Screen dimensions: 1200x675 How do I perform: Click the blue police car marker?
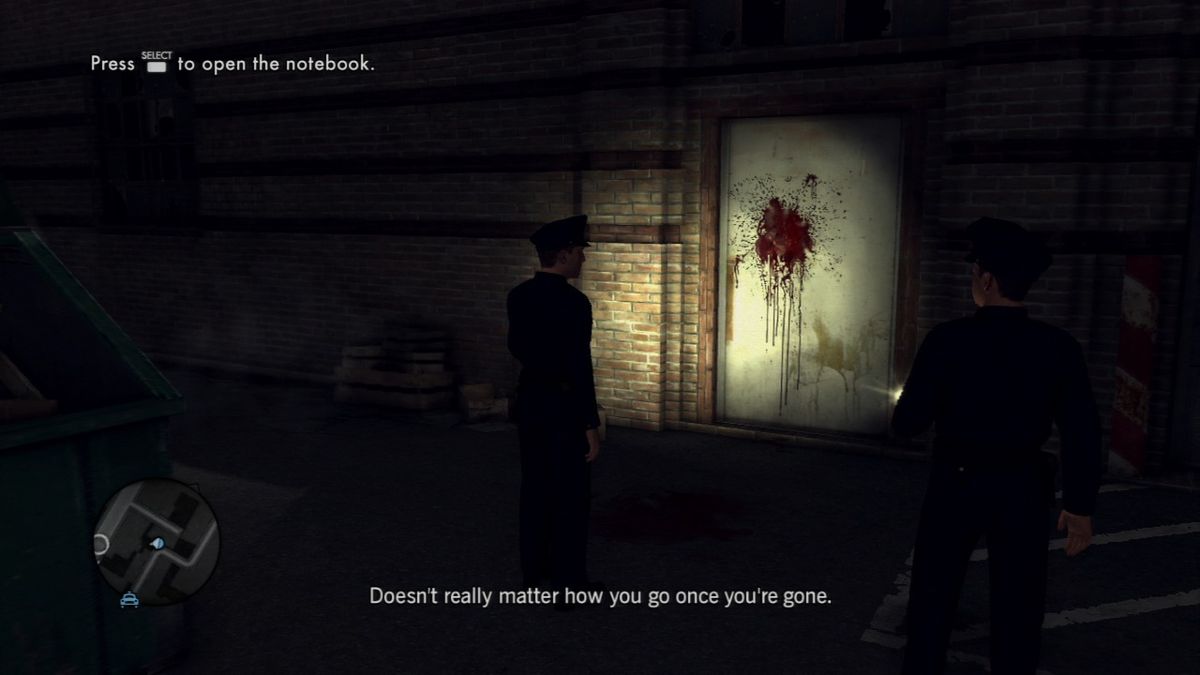tap(129, 600)
